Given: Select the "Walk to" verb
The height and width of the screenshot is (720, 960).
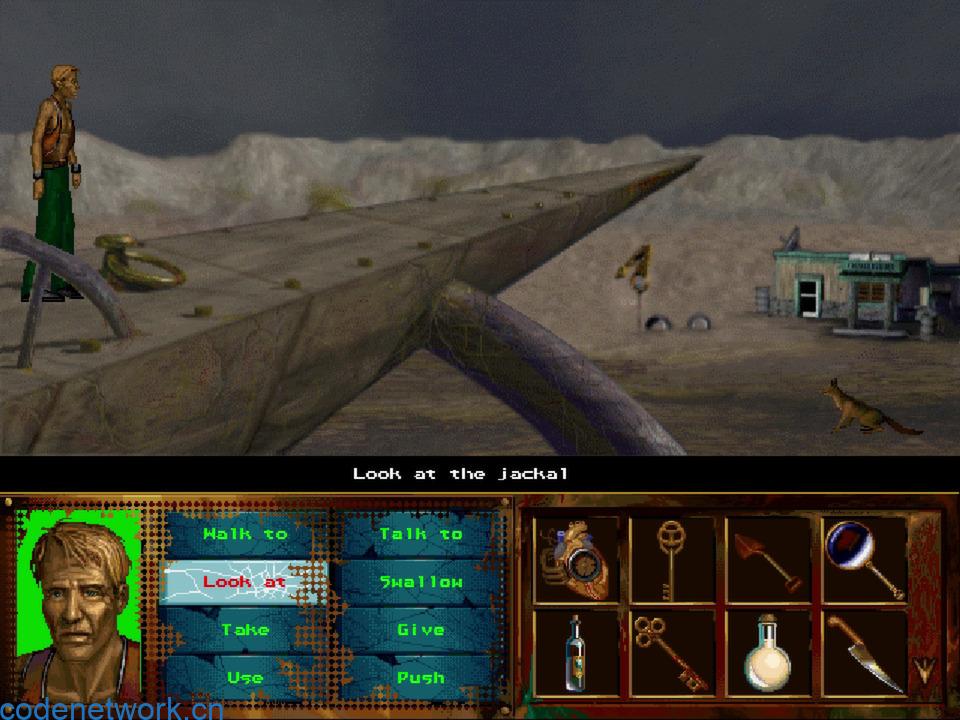Looking at the screenshot, I should pyautogui.click(x=245, y=534).
